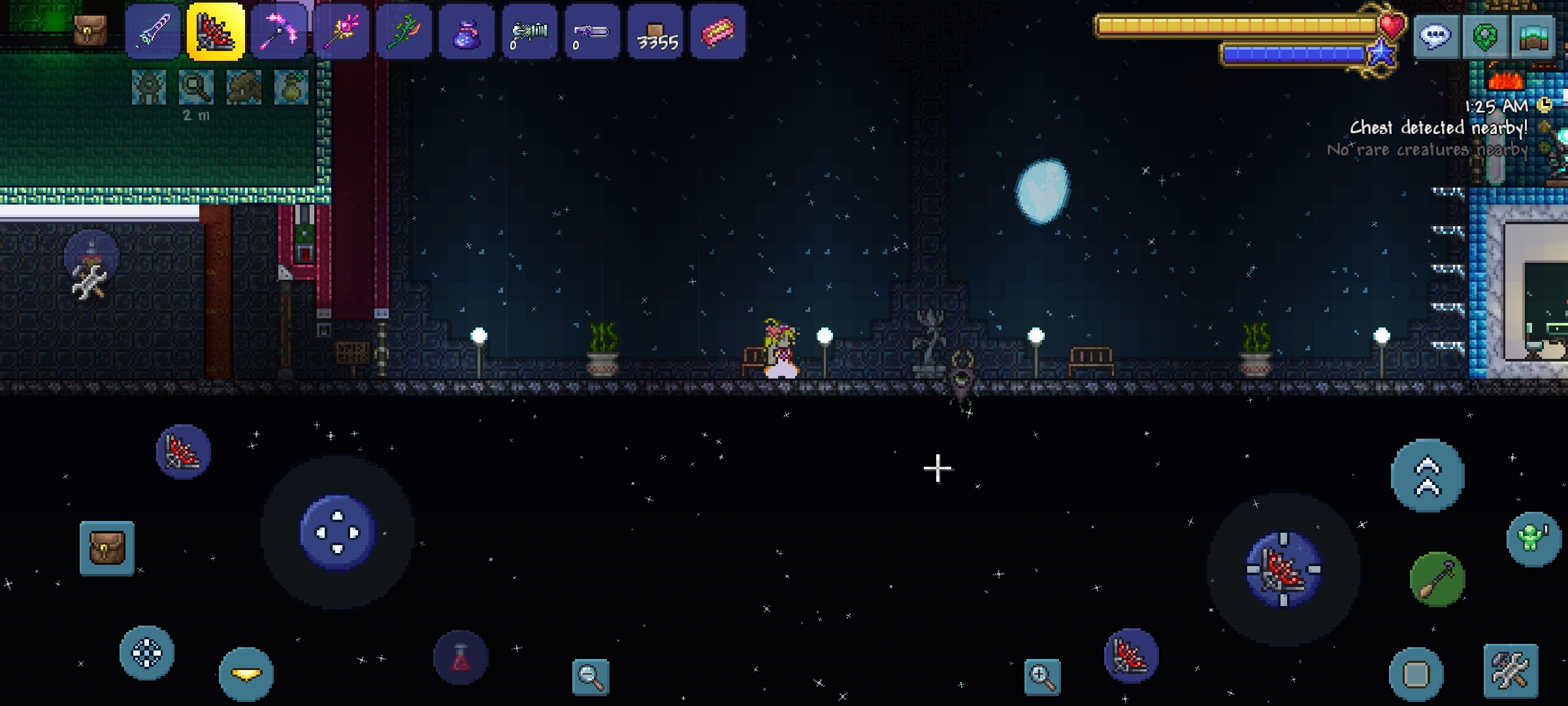Drink the red healing potion

click(461, 658)
